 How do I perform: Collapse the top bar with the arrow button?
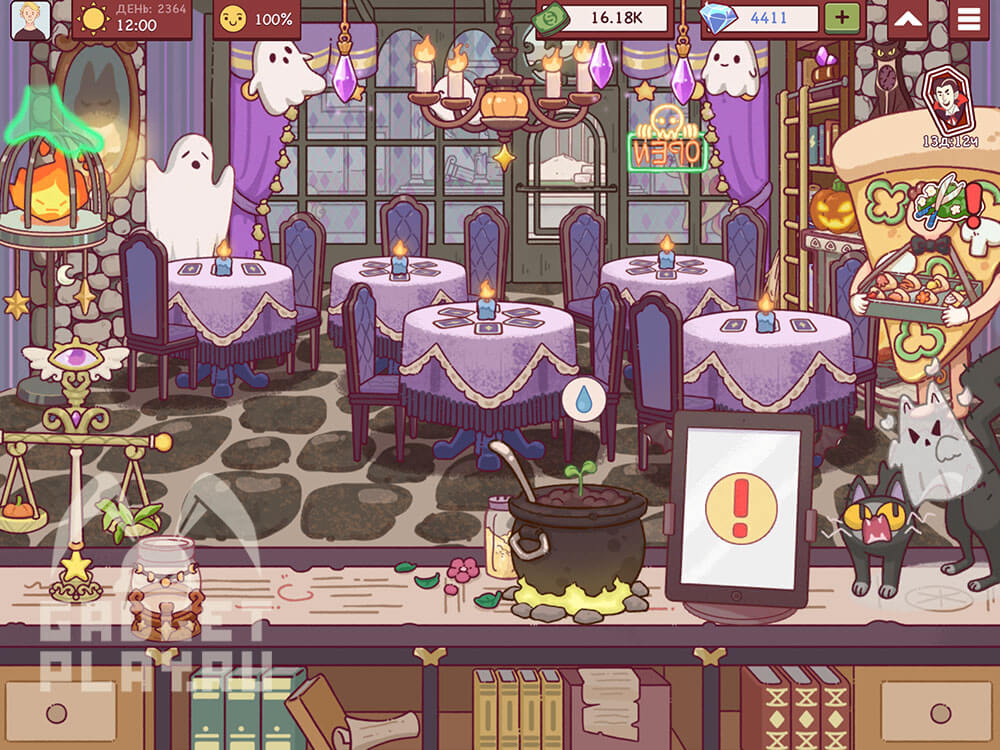[x=907, y=19]
